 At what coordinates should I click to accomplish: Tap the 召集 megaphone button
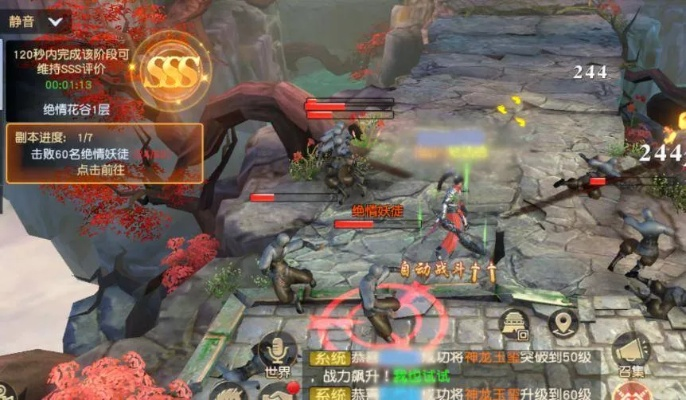click(629, 353)
